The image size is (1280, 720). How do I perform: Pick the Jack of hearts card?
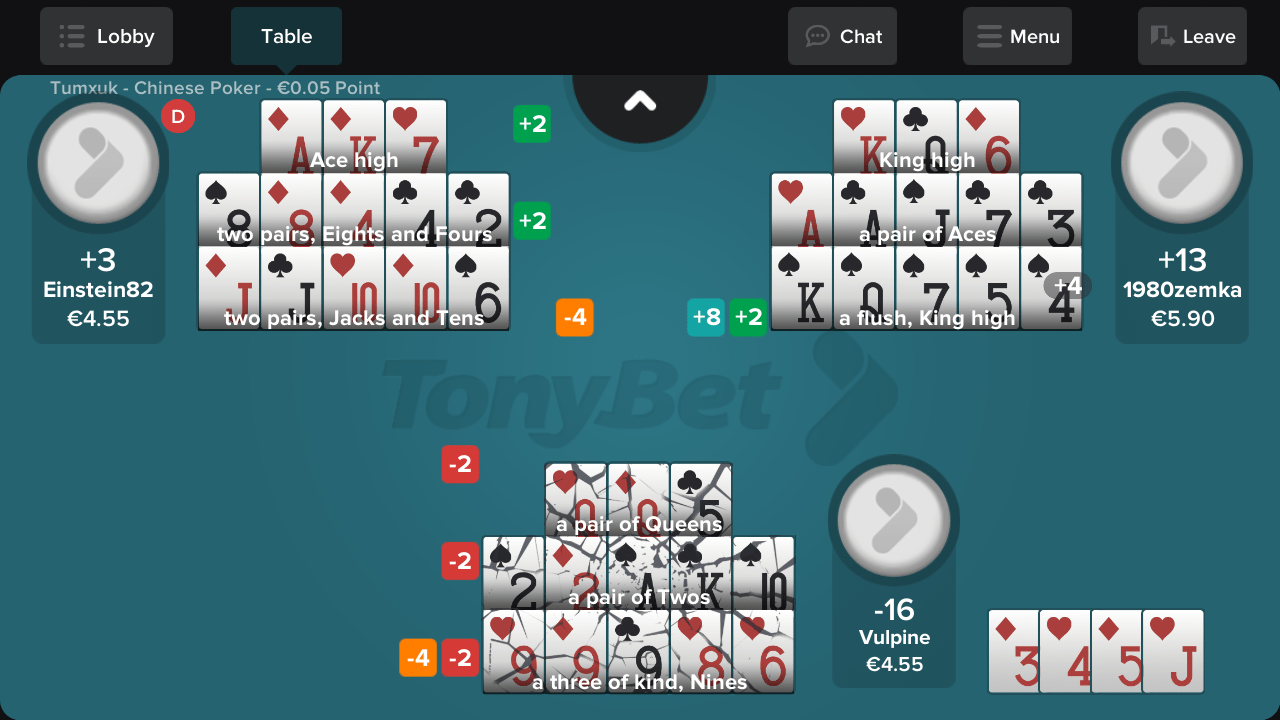[x=1173, y=651]
